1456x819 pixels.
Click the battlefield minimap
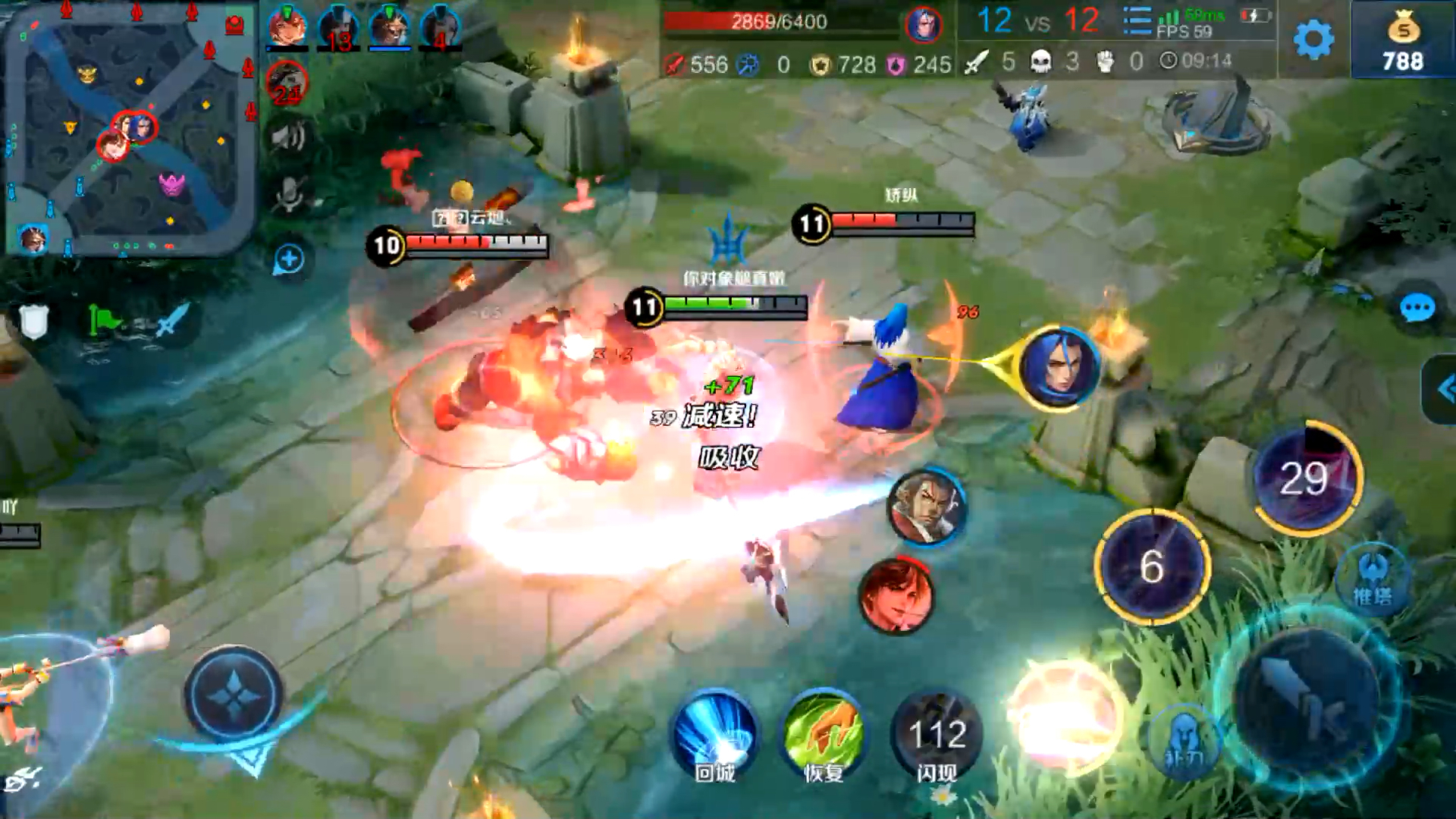(x=129, y=129)
